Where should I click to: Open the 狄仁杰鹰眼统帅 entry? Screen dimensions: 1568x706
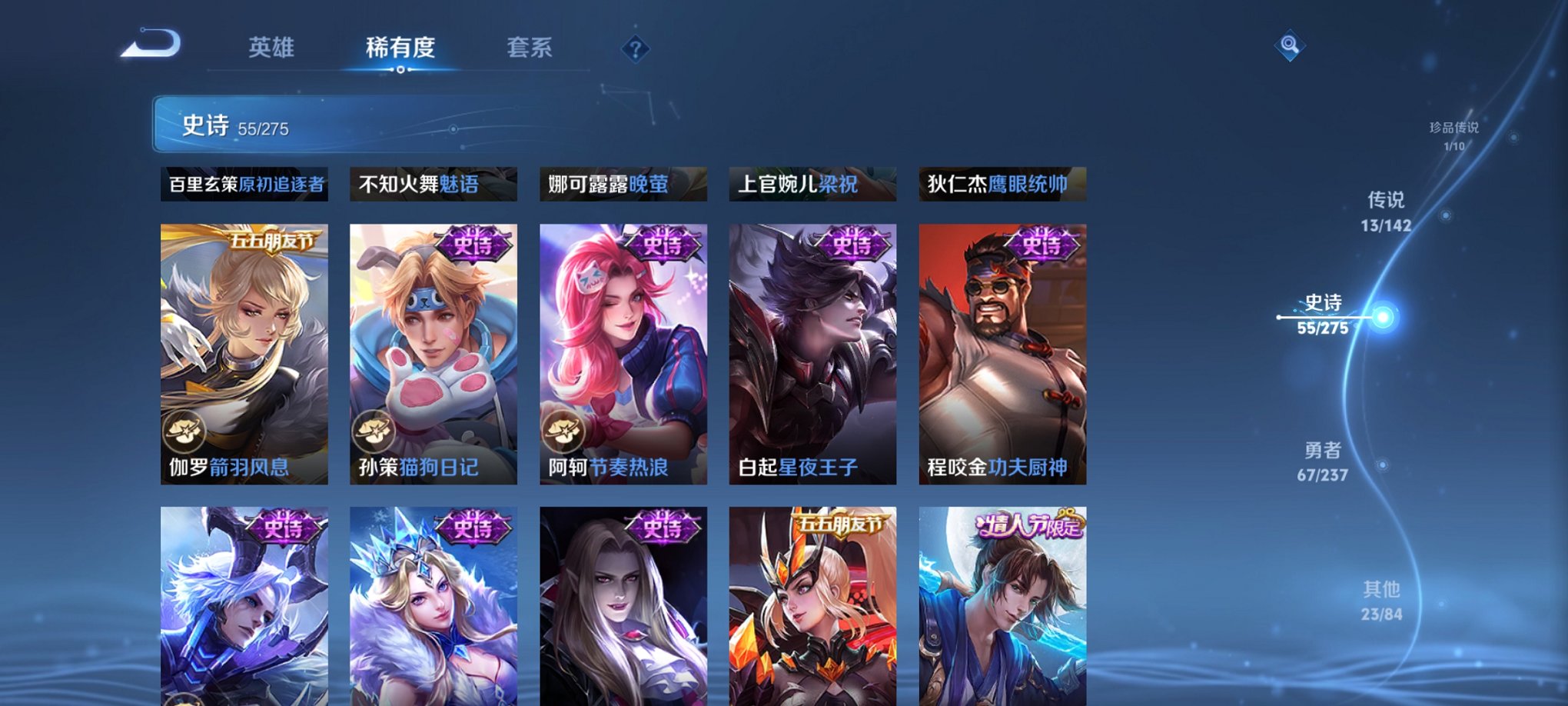[x=1005, y=184]
